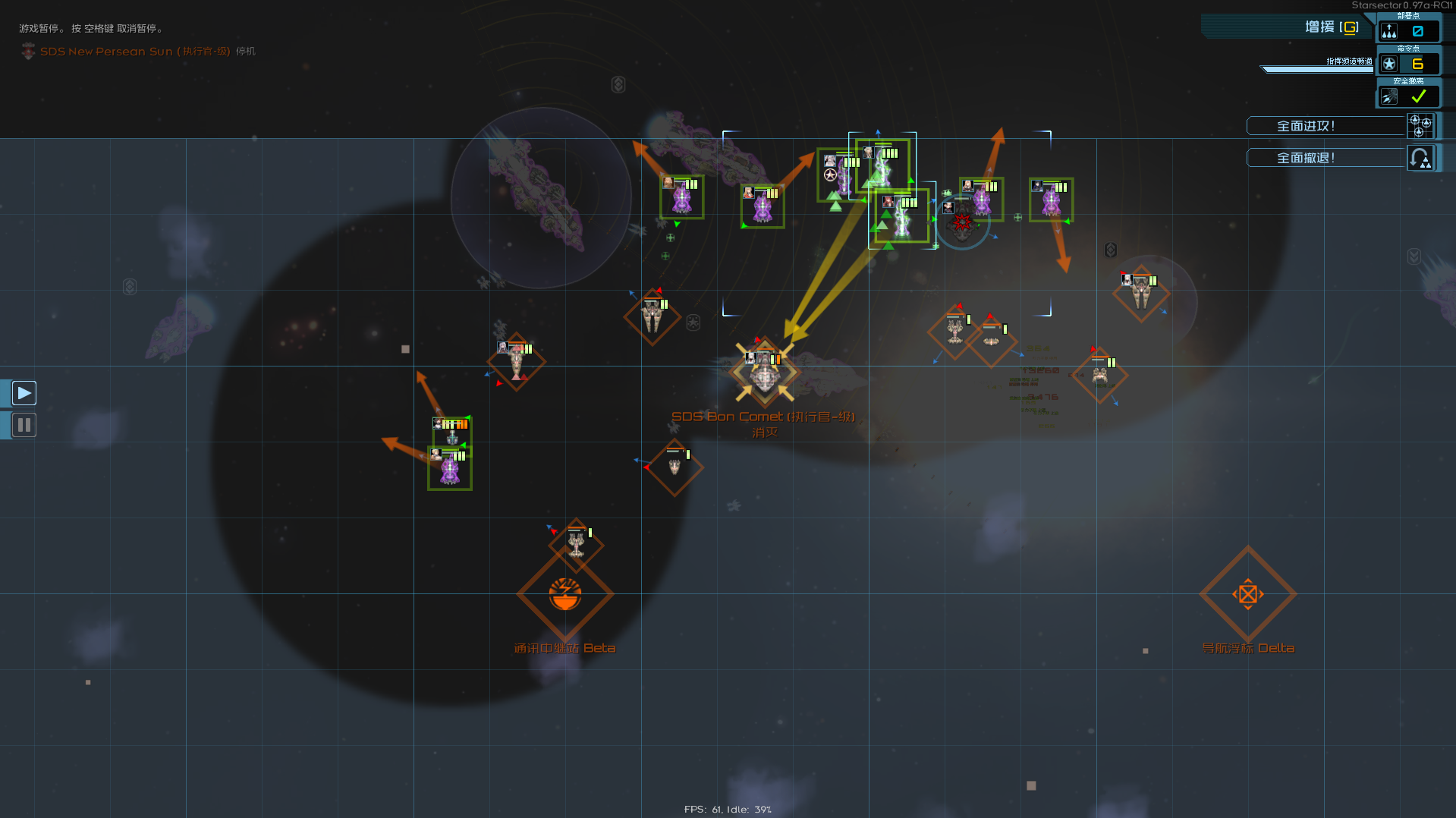
Task: Click the 命令点 command points star icon
Action: pyautogui.click(x=1389, y=64)
